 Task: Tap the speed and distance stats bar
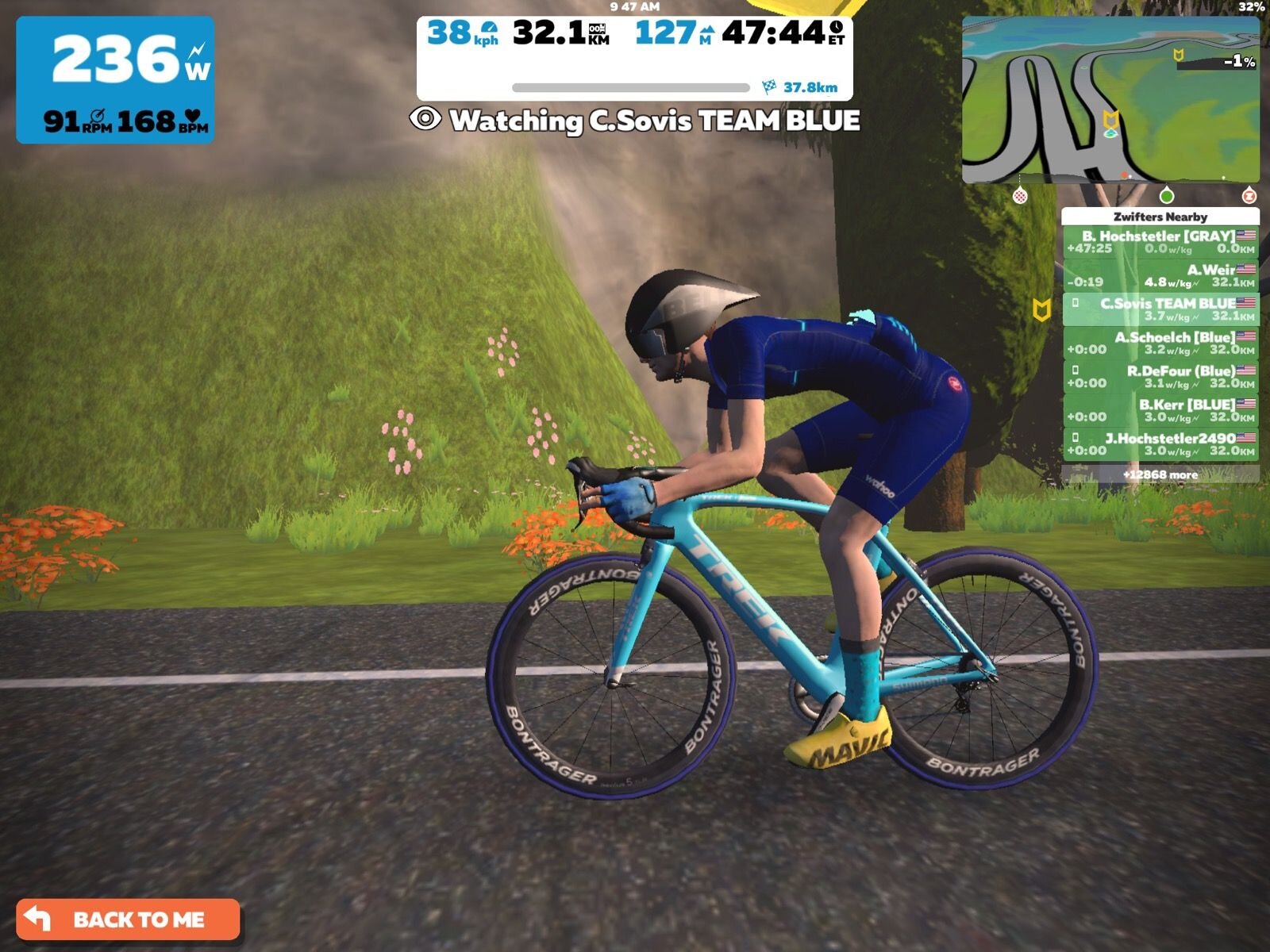click(x=635, y=57)
